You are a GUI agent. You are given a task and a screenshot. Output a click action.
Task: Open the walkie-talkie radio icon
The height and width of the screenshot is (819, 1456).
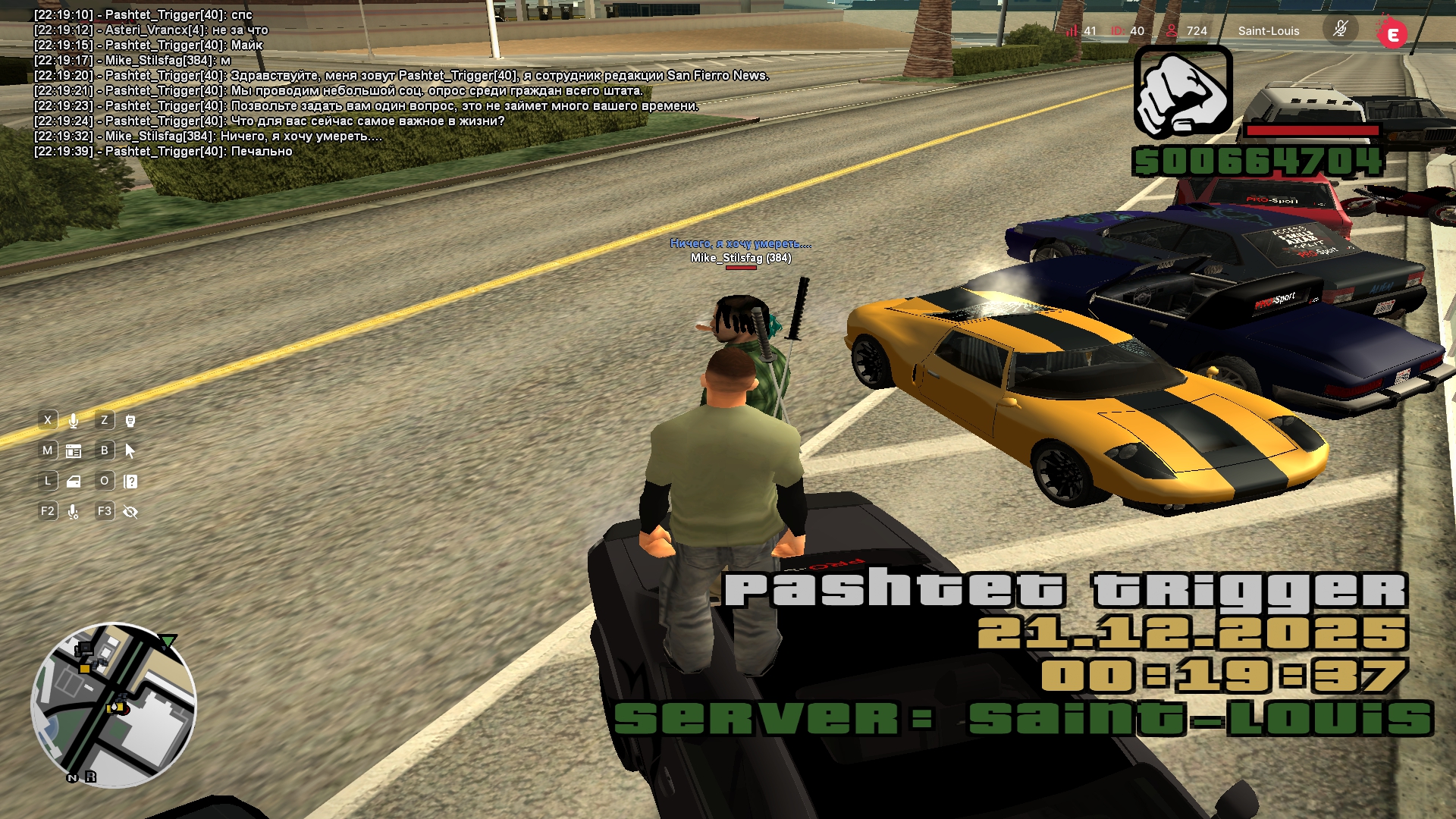pos(130,421)
